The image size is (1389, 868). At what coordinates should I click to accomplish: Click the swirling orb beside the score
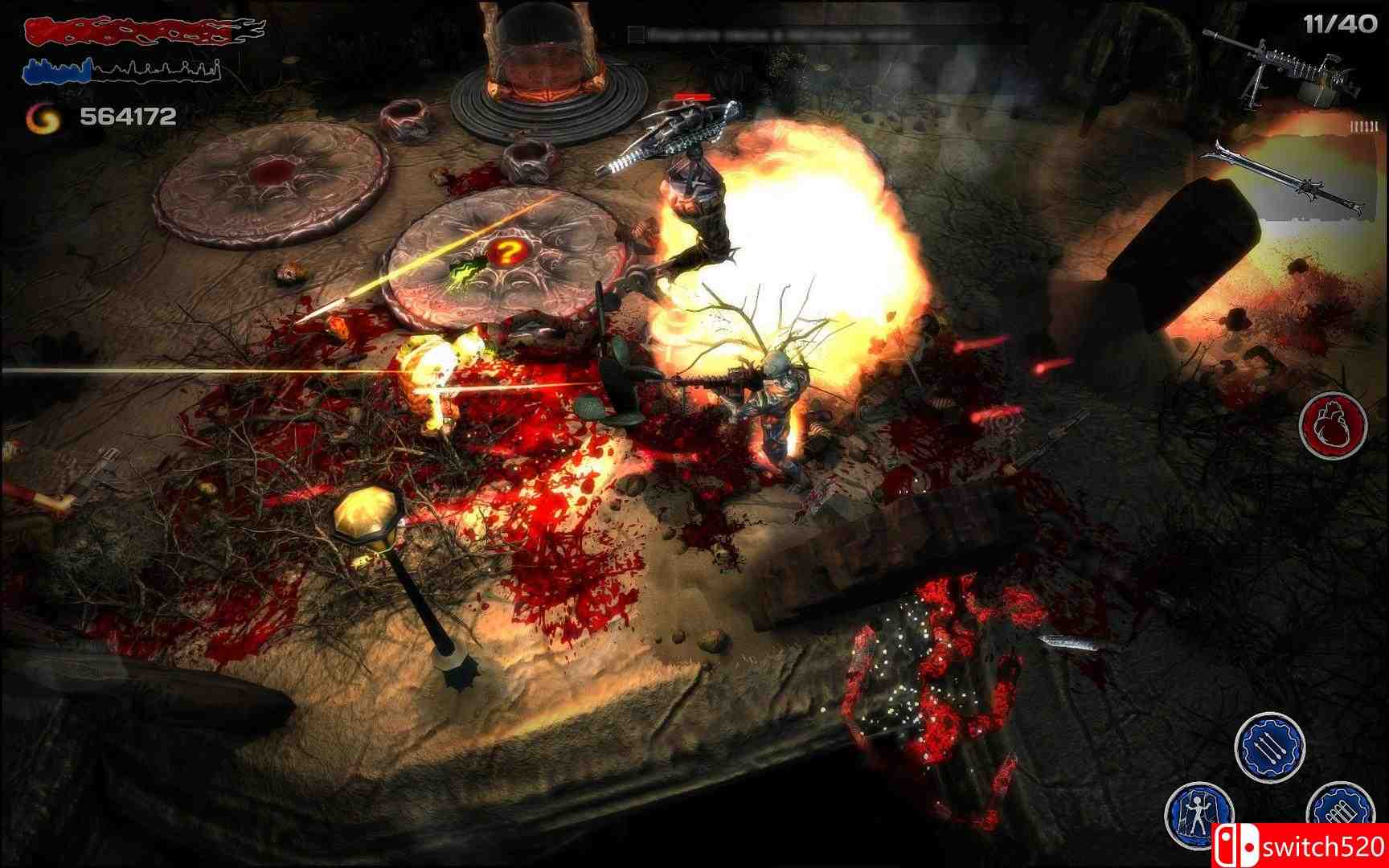tap(41, 119)
